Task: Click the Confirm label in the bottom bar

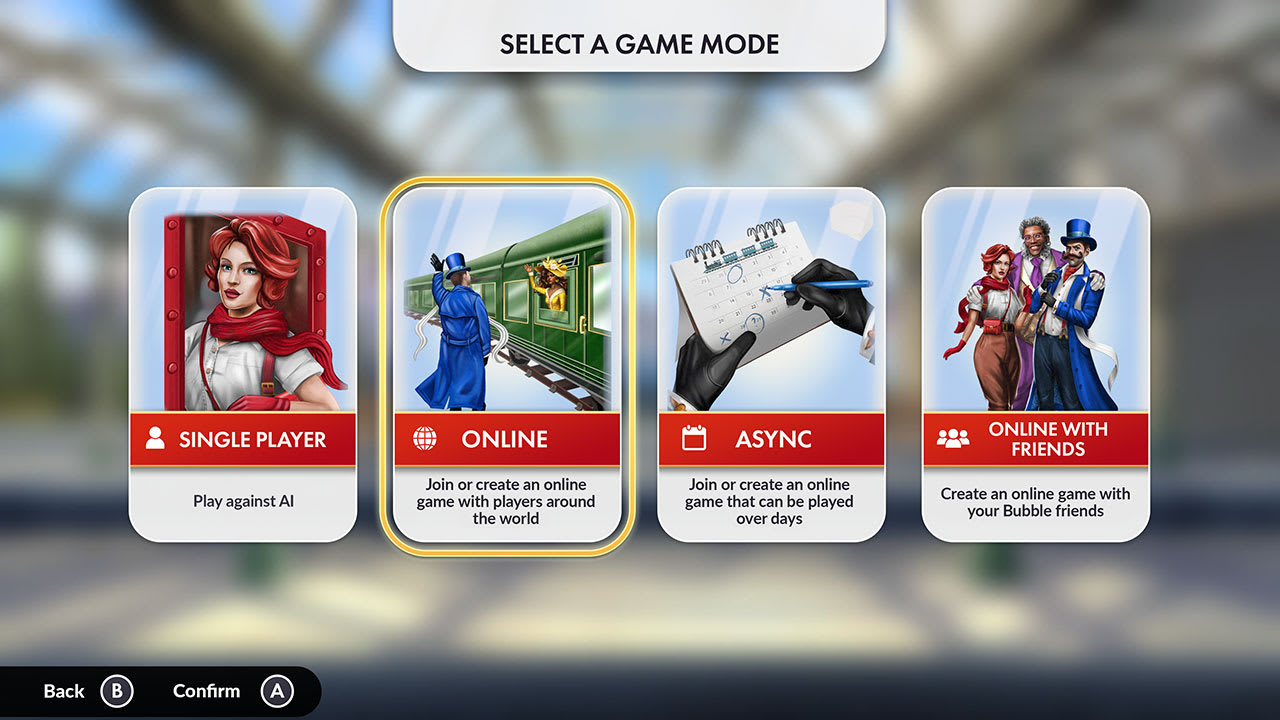Action: coord(206,690)
